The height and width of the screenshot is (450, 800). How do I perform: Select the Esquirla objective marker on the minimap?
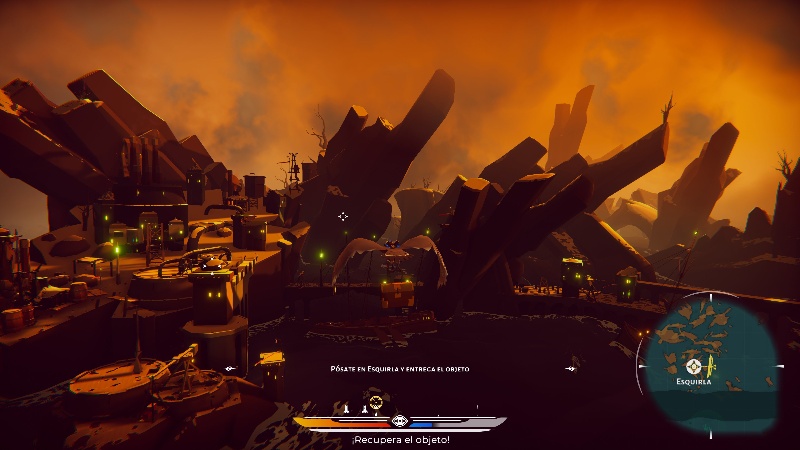pyautogui.click(x=692, y=366)
